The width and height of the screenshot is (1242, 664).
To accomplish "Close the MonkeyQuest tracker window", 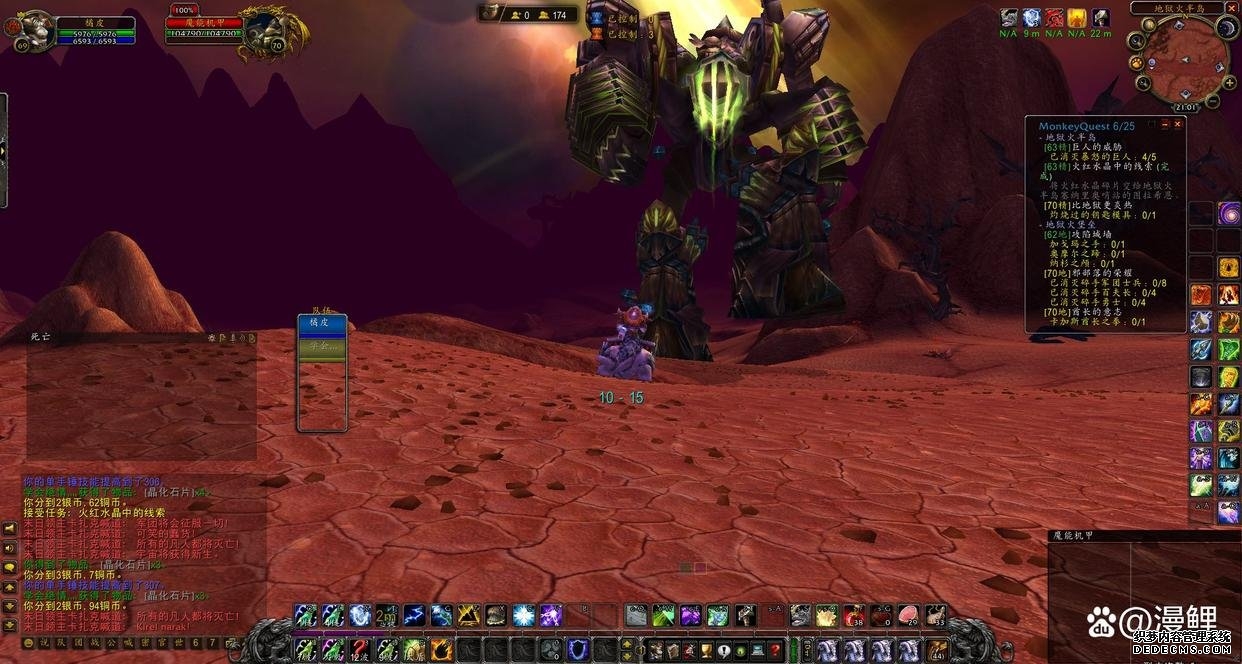I will [x=1178, y=125].
